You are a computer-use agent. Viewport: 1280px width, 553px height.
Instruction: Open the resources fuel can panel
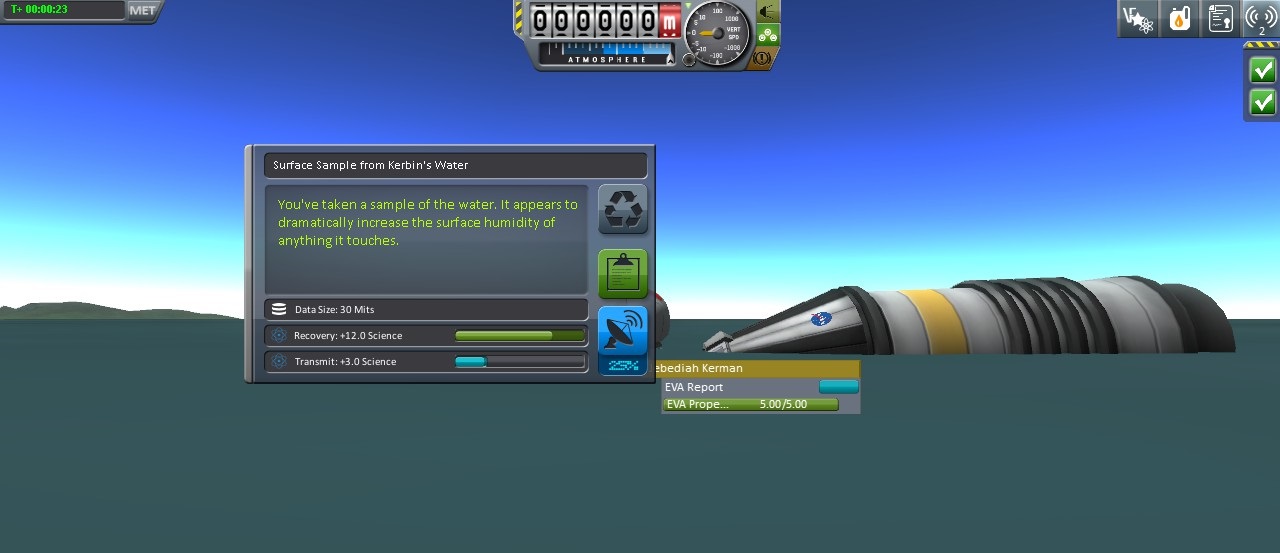[1179, 19]
